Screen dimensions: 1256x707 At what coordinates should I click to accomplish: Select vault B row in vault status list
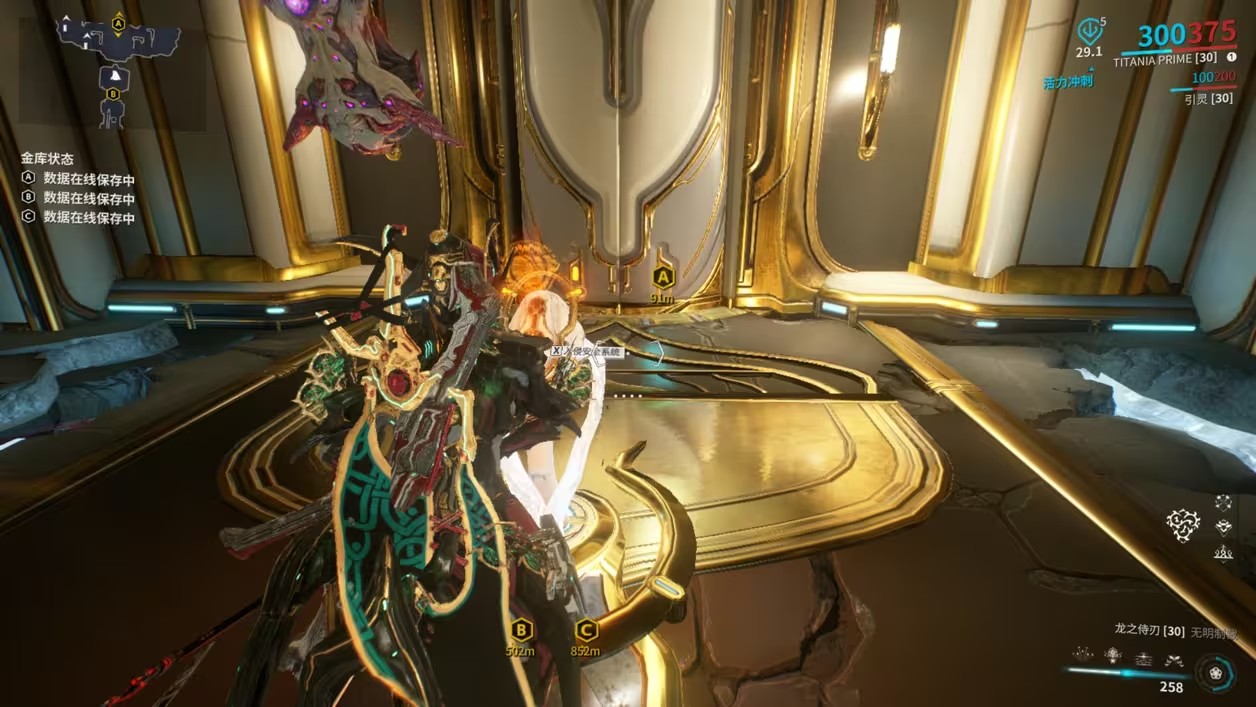click(x=78, y=198)
